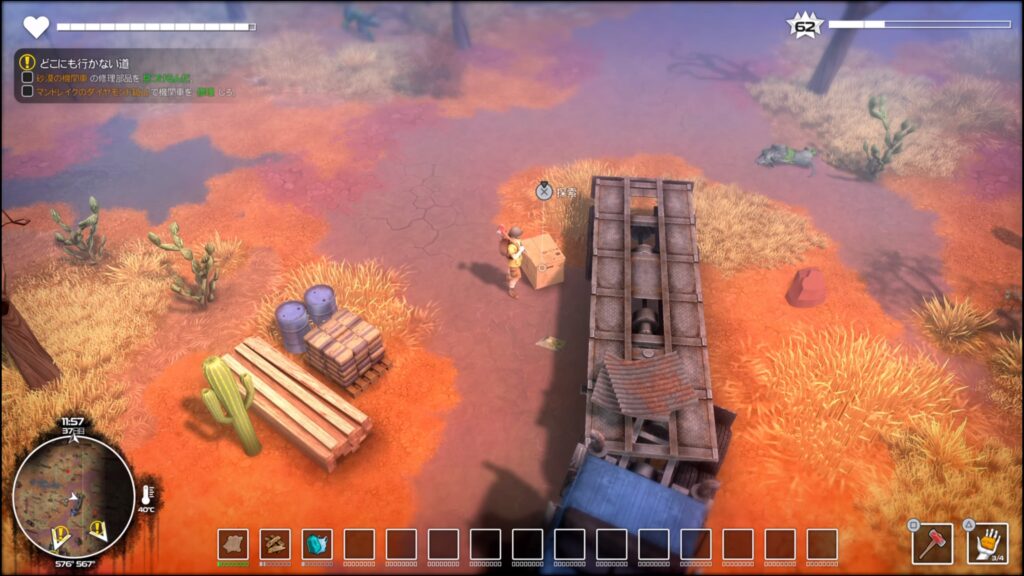Image resolution: width=1024 pixels, height=576 pixels.
Task: Check the thermometer temperature icon
Action: pos(146,493)
